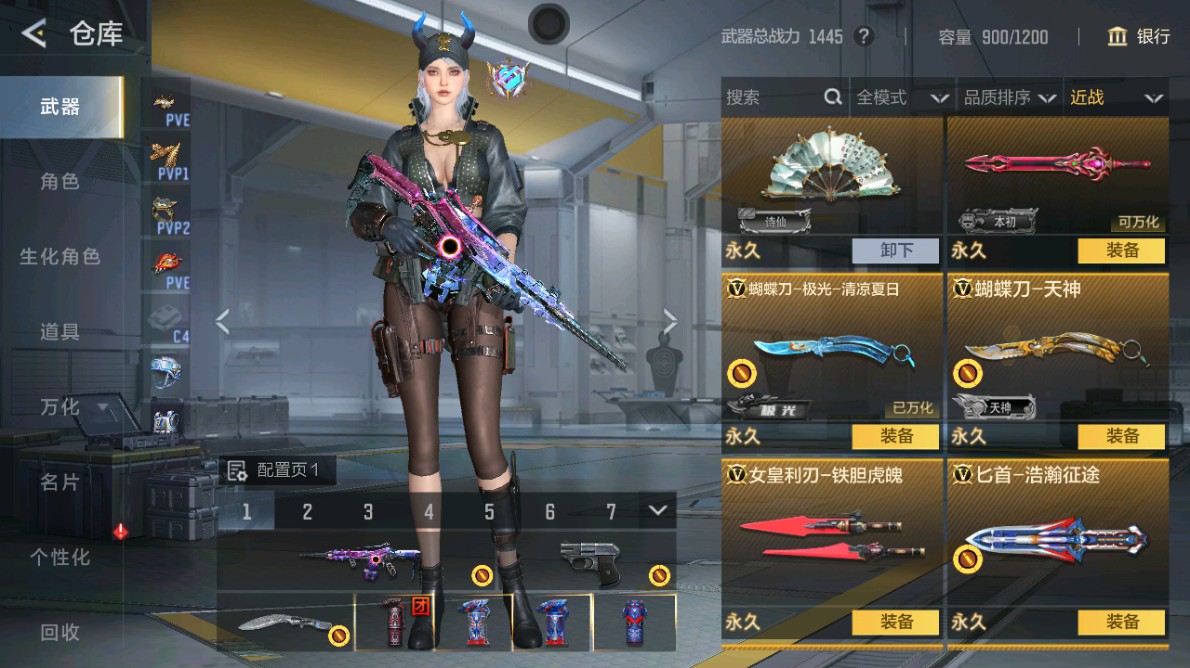
Task: Select loadout page number 3
Action: point(368,512)
